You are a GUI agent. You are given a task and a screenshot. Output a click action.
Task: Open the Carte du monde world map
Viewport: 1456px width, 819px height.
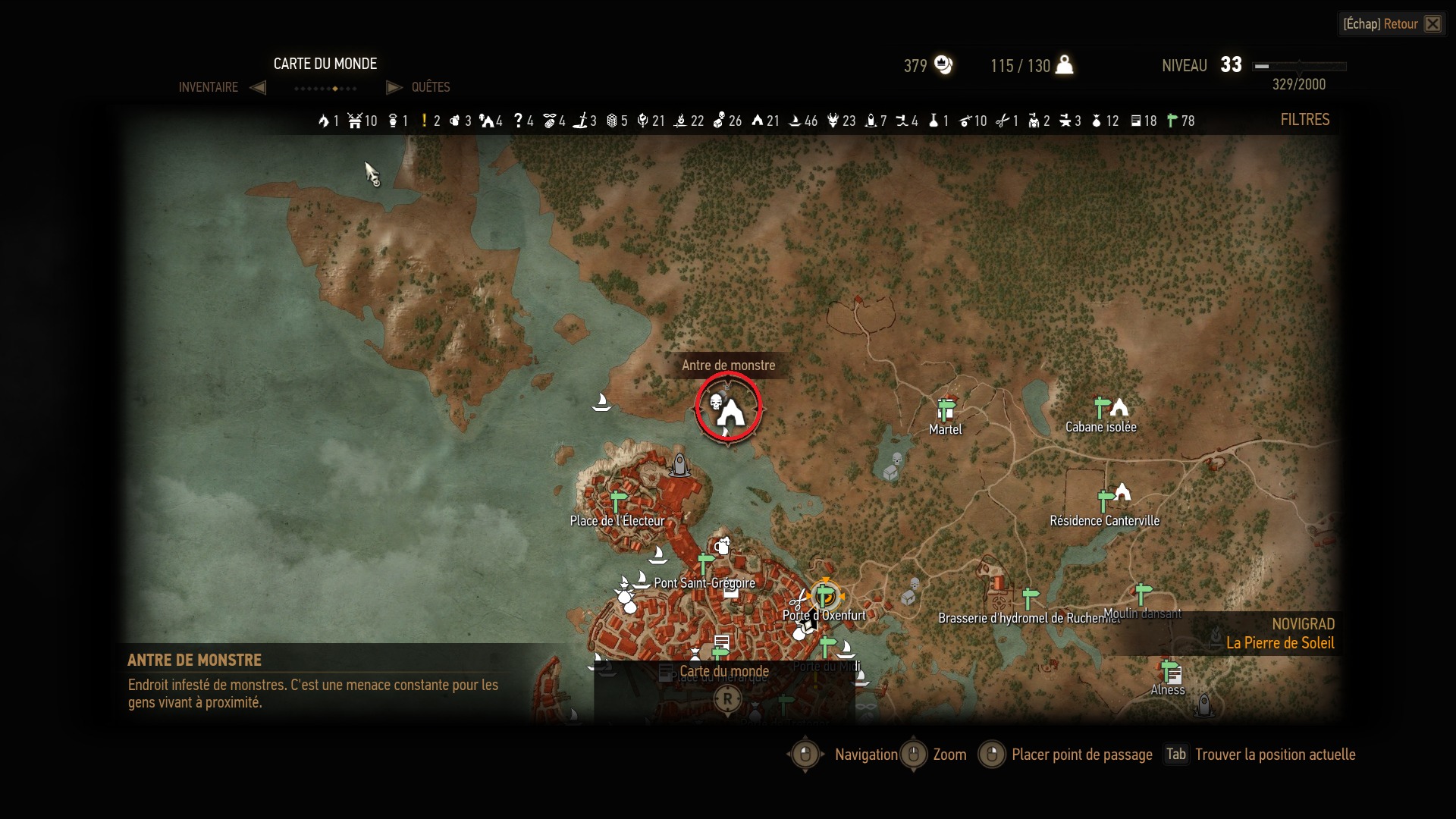[x=723, y=672]
